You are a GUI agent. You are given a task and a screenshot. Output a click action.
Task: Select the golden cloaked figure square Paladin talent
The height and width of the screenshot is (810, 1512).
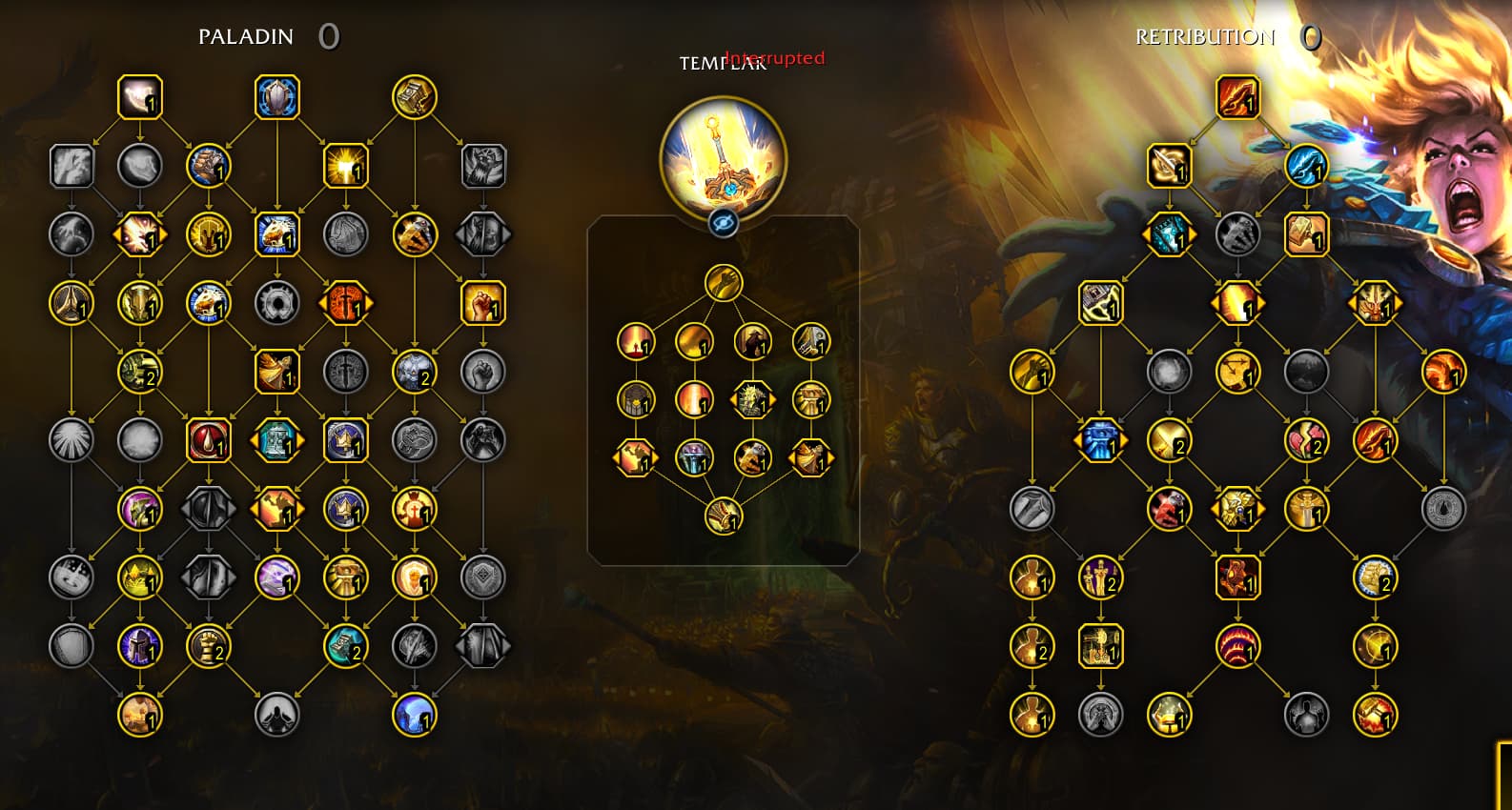tap(277, 372)
